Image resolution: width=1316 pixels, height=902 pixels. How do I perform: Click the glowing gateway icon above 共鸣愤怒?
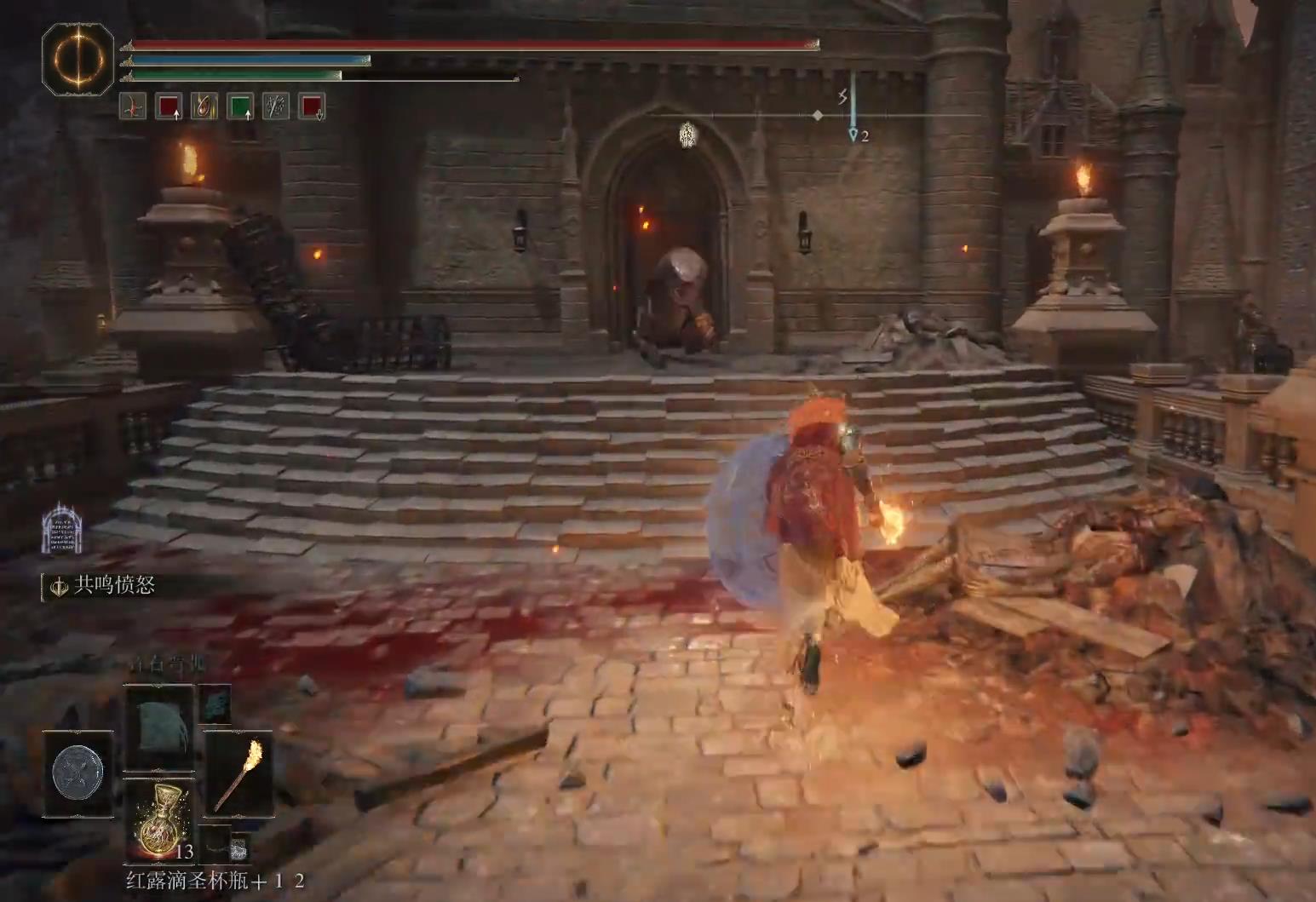point(62,528)
